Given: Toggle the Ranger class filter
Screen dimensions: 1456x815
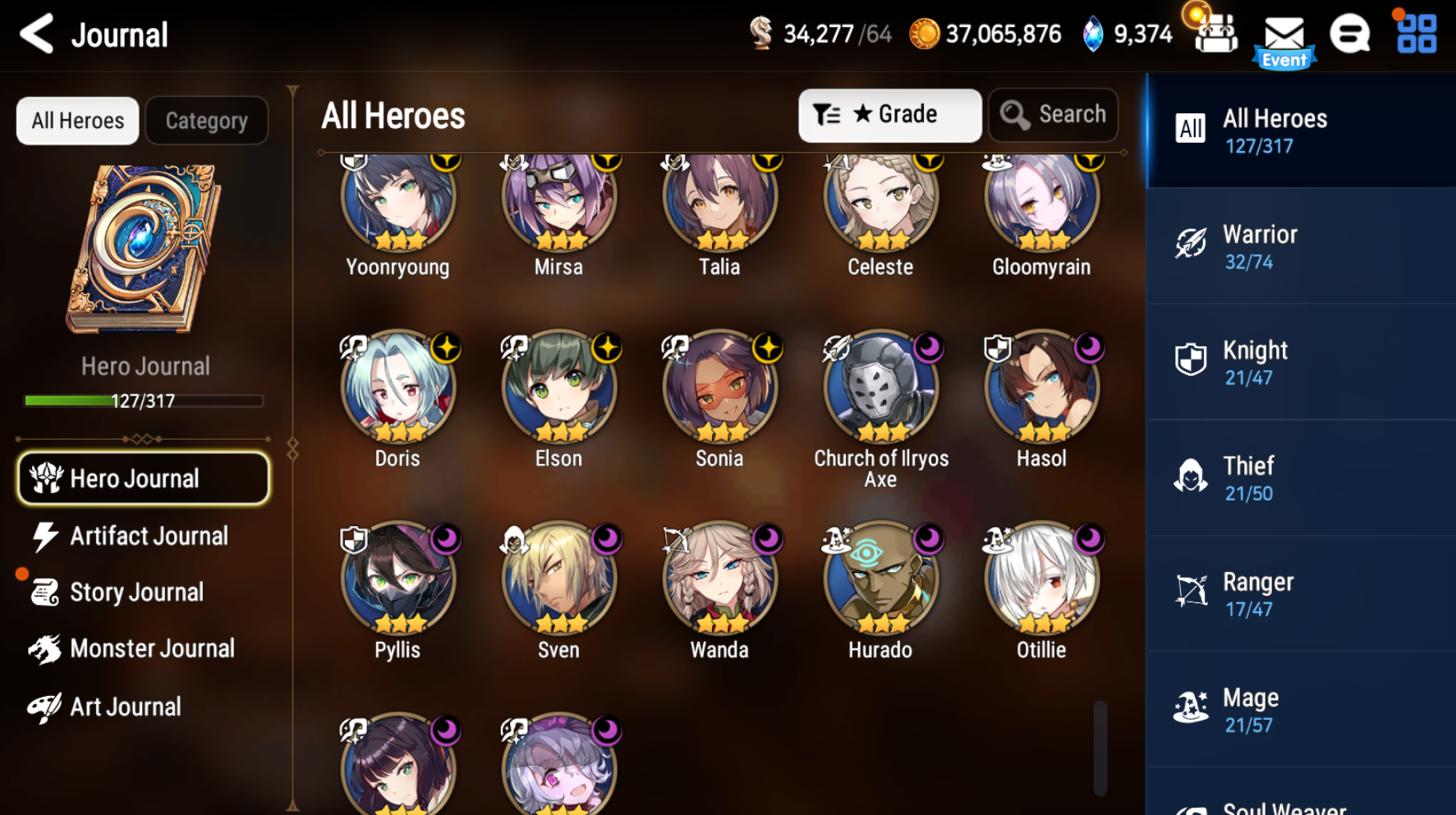Looking at the screenshot, I should [x=1189, y=590].
